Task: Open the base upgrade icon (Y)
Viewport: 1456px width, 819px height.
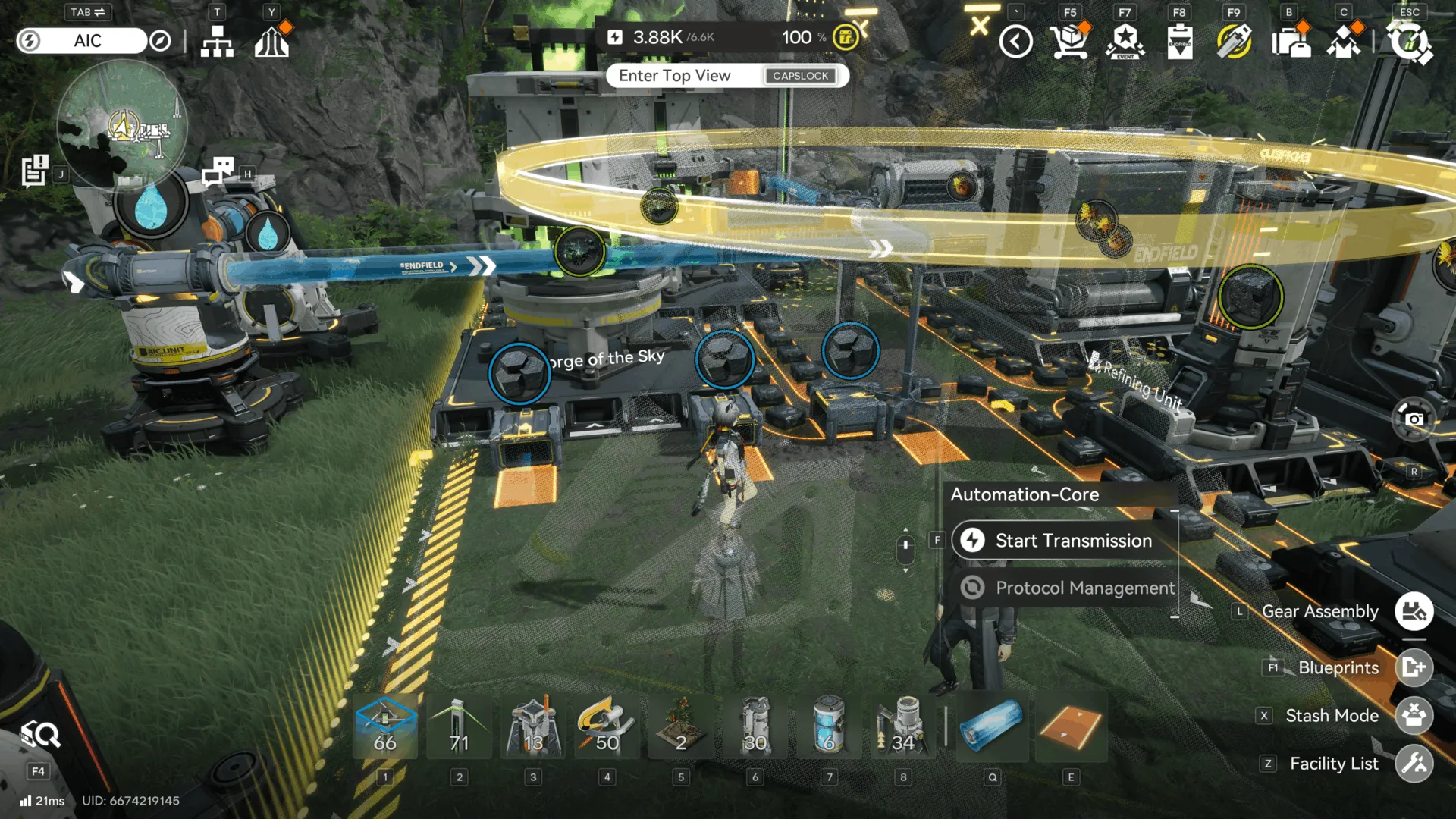Action: (x=271, y=42)
